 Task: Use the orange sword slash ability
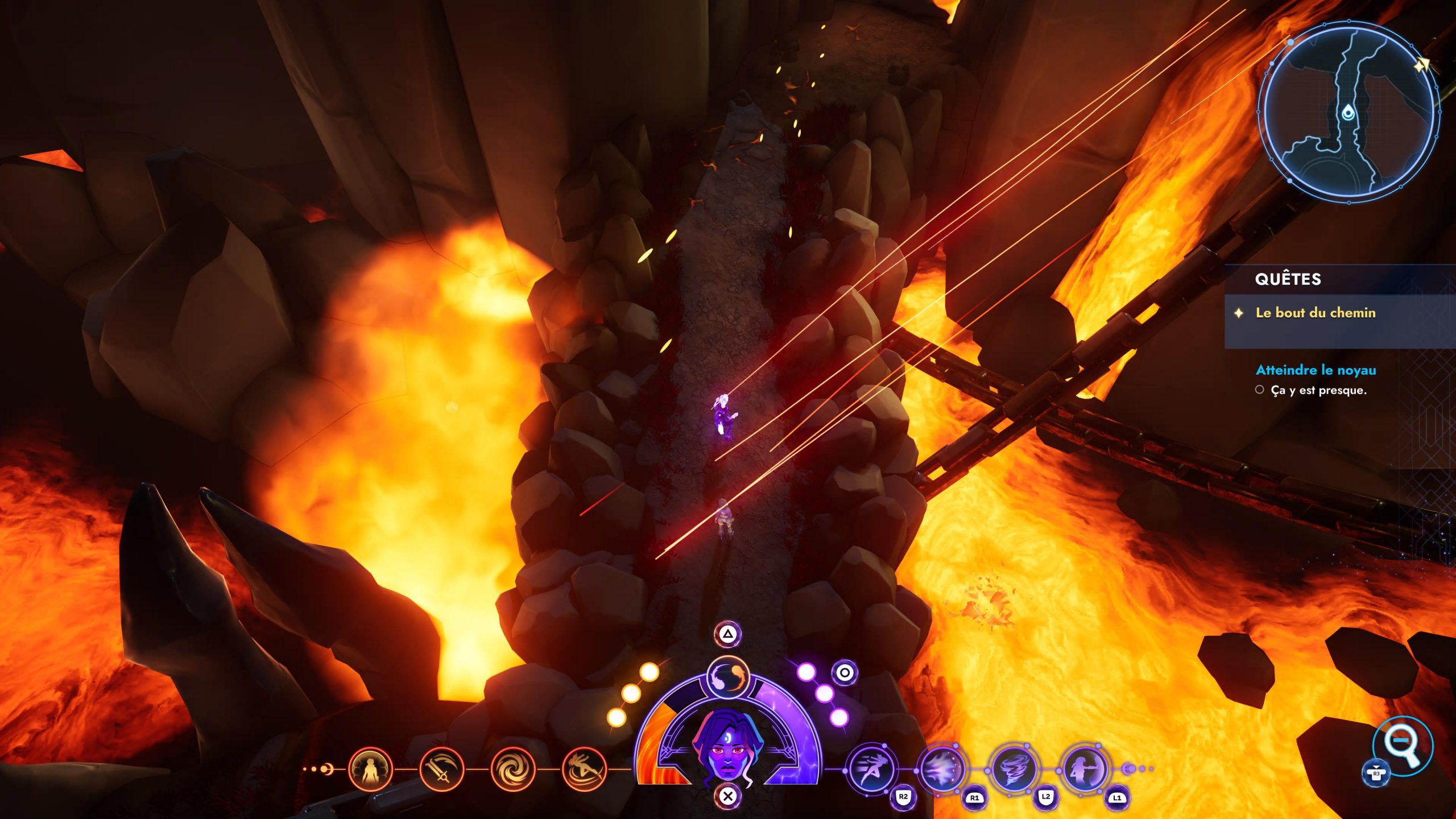[441, 770]
